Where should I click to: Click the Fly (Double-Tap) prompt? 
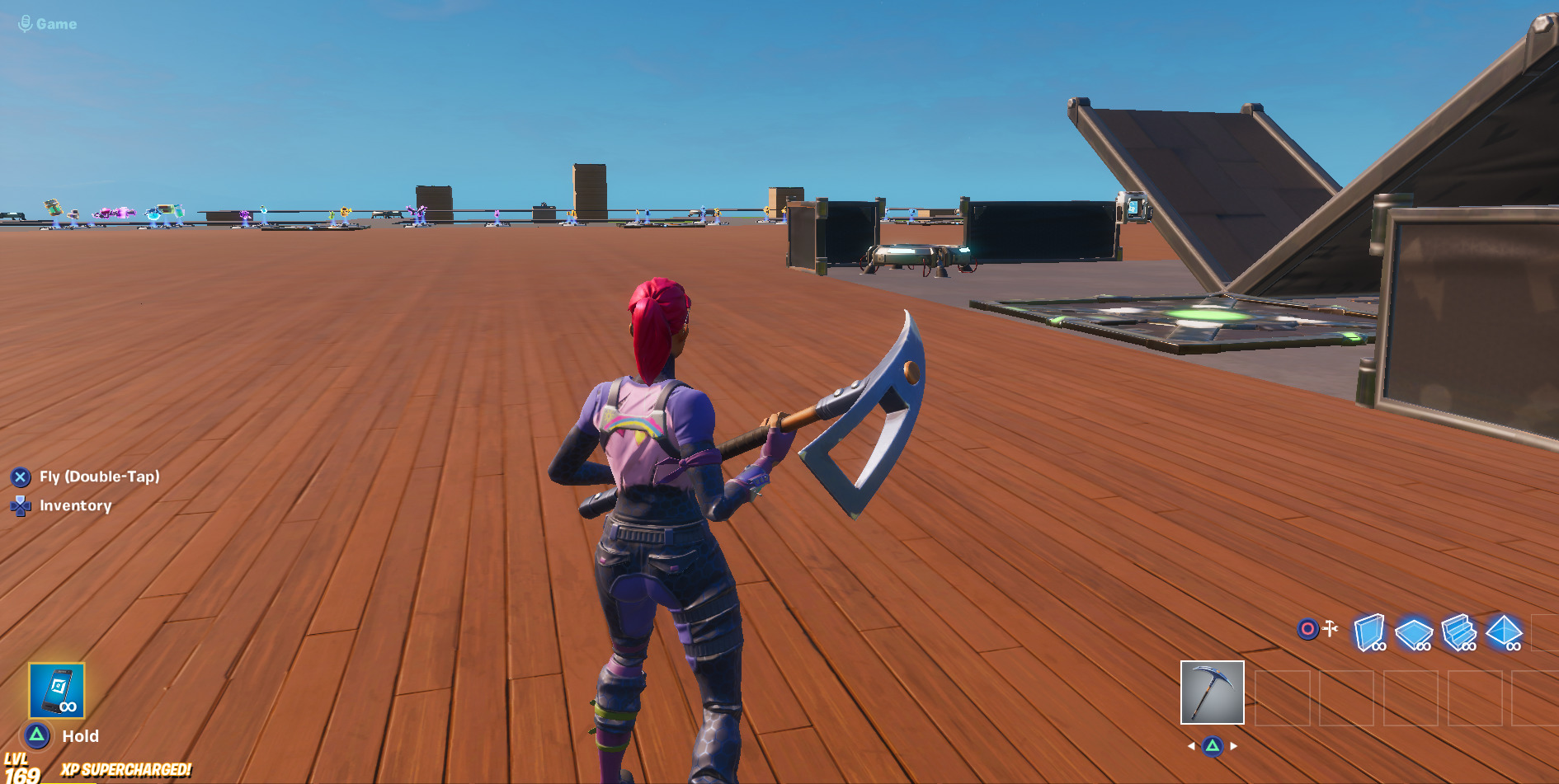click(99, 477)
